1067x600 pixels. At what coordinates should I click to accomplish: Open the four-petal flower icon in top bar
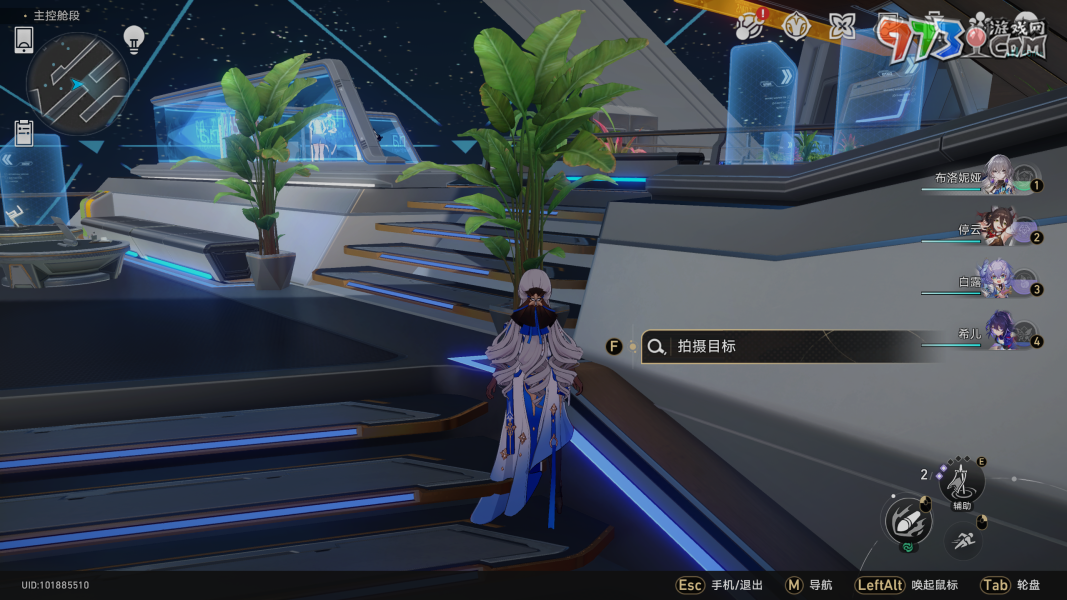[842, 27]
